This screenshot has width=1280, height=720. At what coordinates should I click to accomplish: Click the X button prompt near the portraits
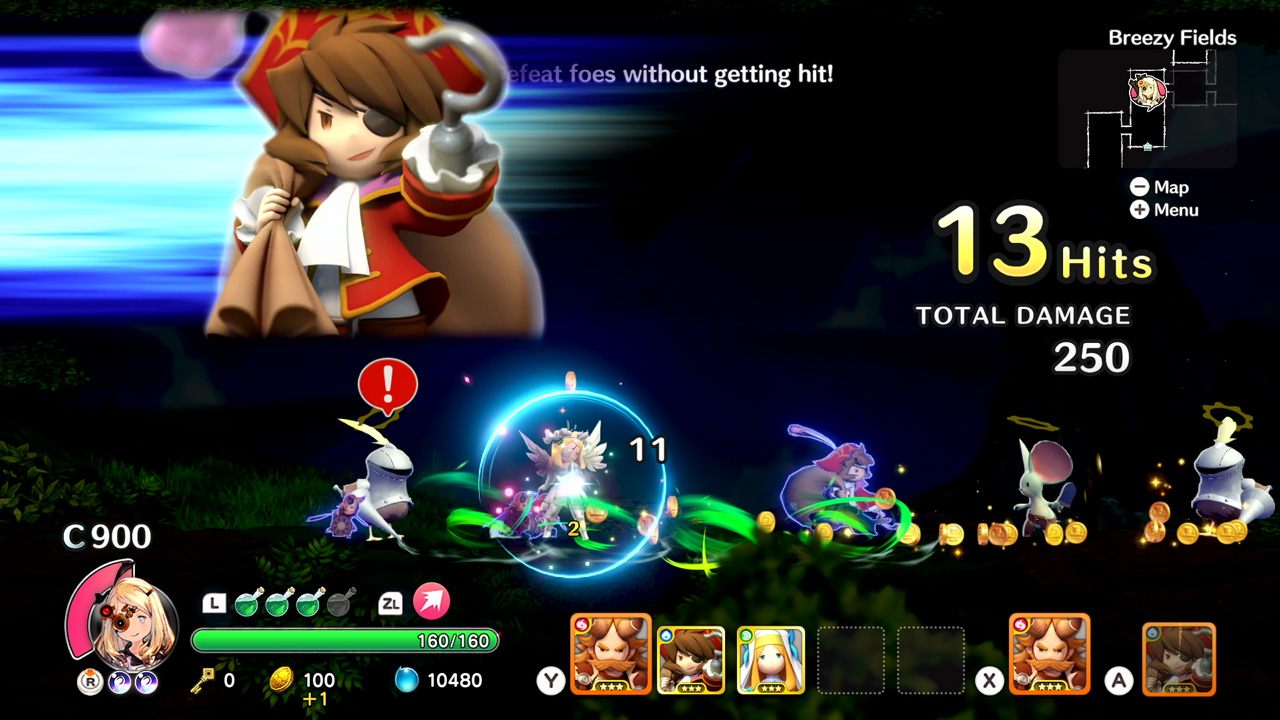point(989,680)
